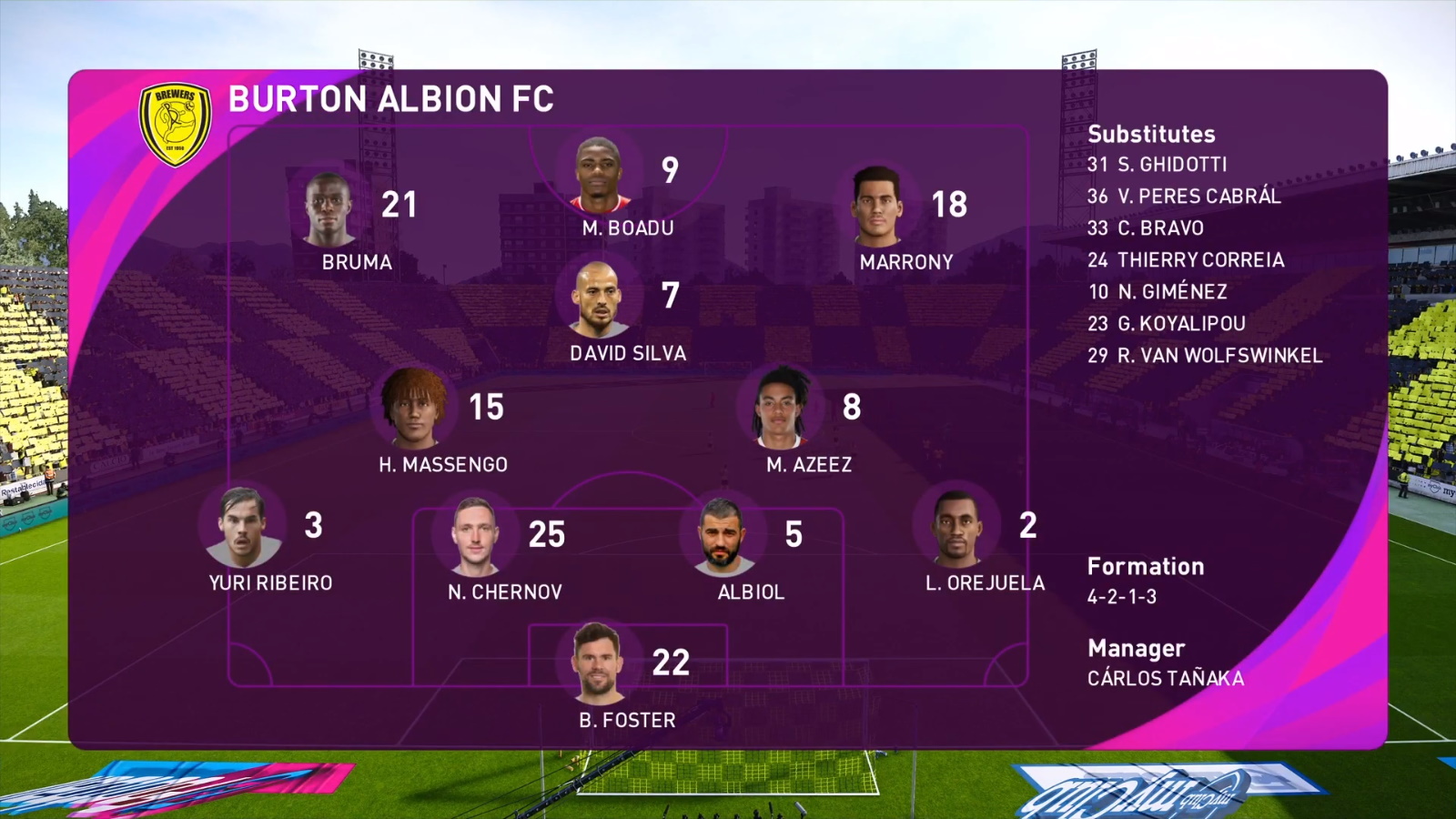This screenshot has width=1456, height=819.
Task: Select goalkeeper B. Foster's portrait
Action: (597, 663)
